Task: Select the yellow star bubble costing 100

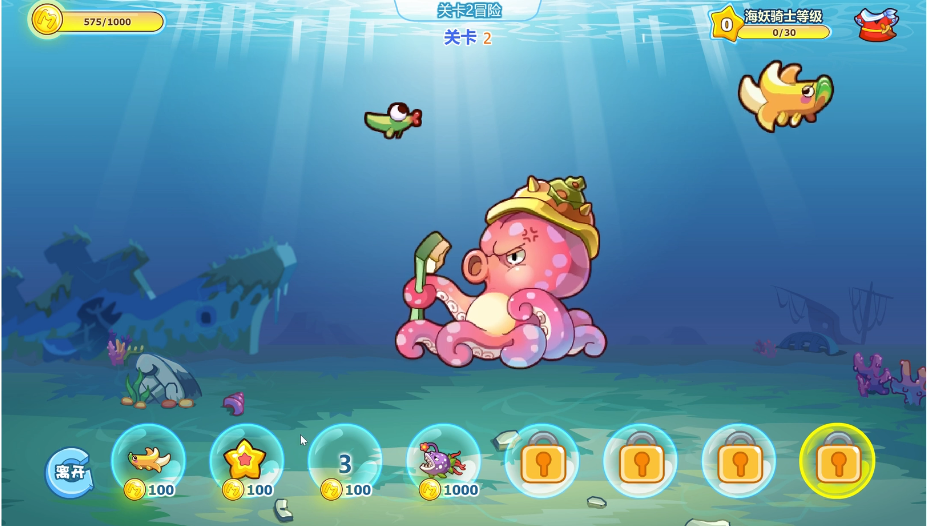Action: click(246, 461)
